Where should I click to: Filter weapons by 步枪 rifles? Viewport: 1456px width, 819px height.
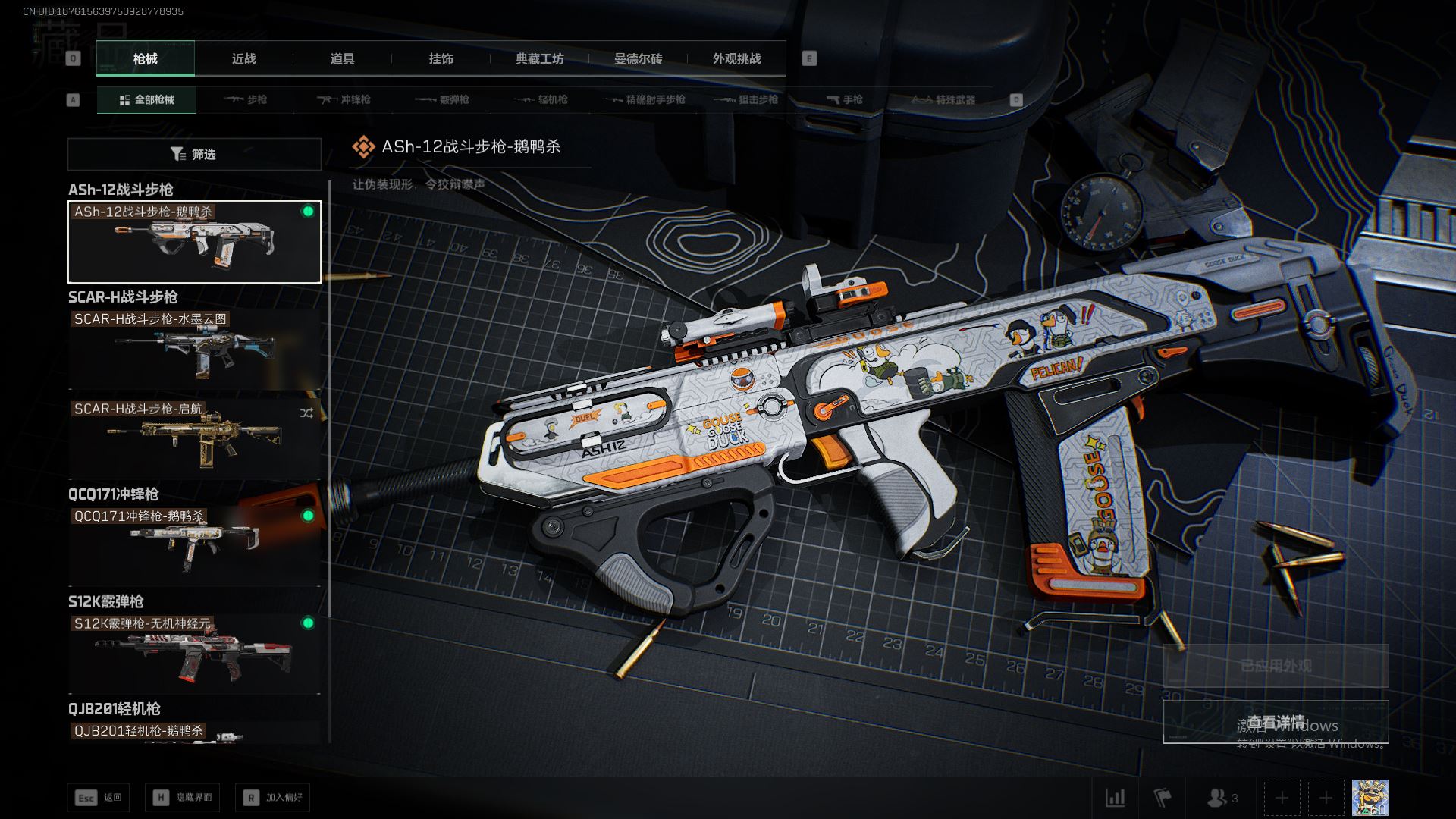246,99
